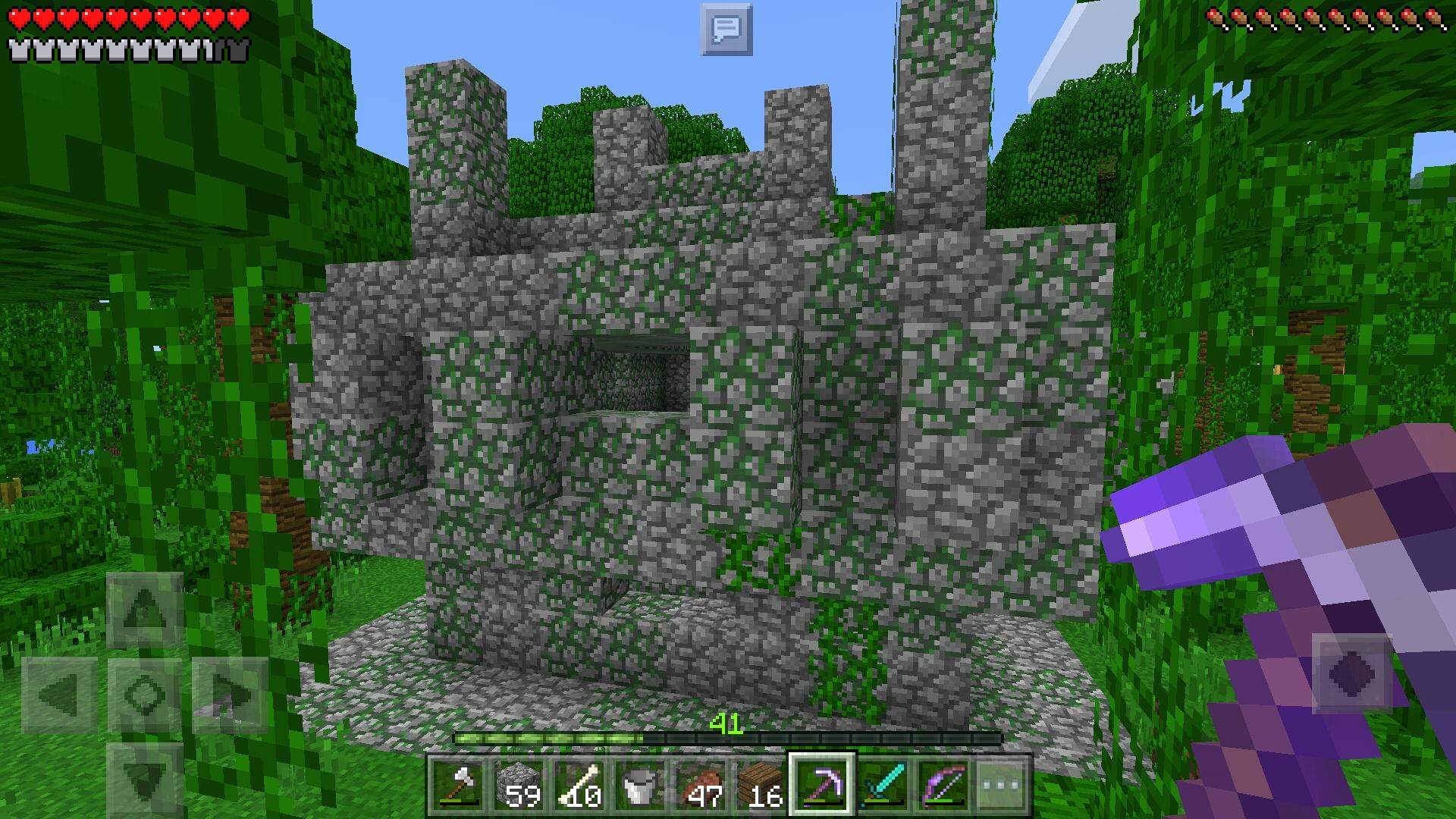Choose the bones in the hotbar
Viewport: 1456px width, 819px height.
tap(580, 785)
